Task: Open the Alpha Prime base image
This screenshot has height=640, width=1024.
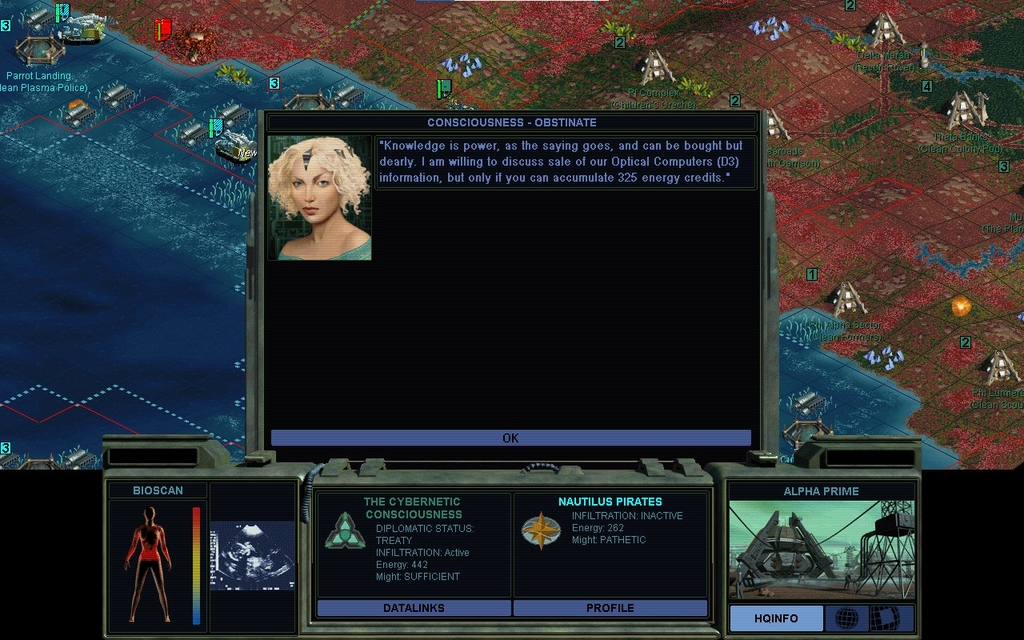Action: (x=820, y=550)
